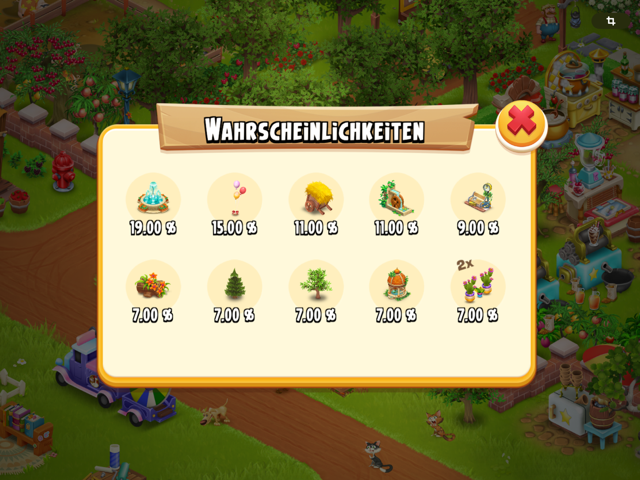Pick the park bench reward icon
The width and height of the screenshot is (640, 480).
[x=477, y=198]
